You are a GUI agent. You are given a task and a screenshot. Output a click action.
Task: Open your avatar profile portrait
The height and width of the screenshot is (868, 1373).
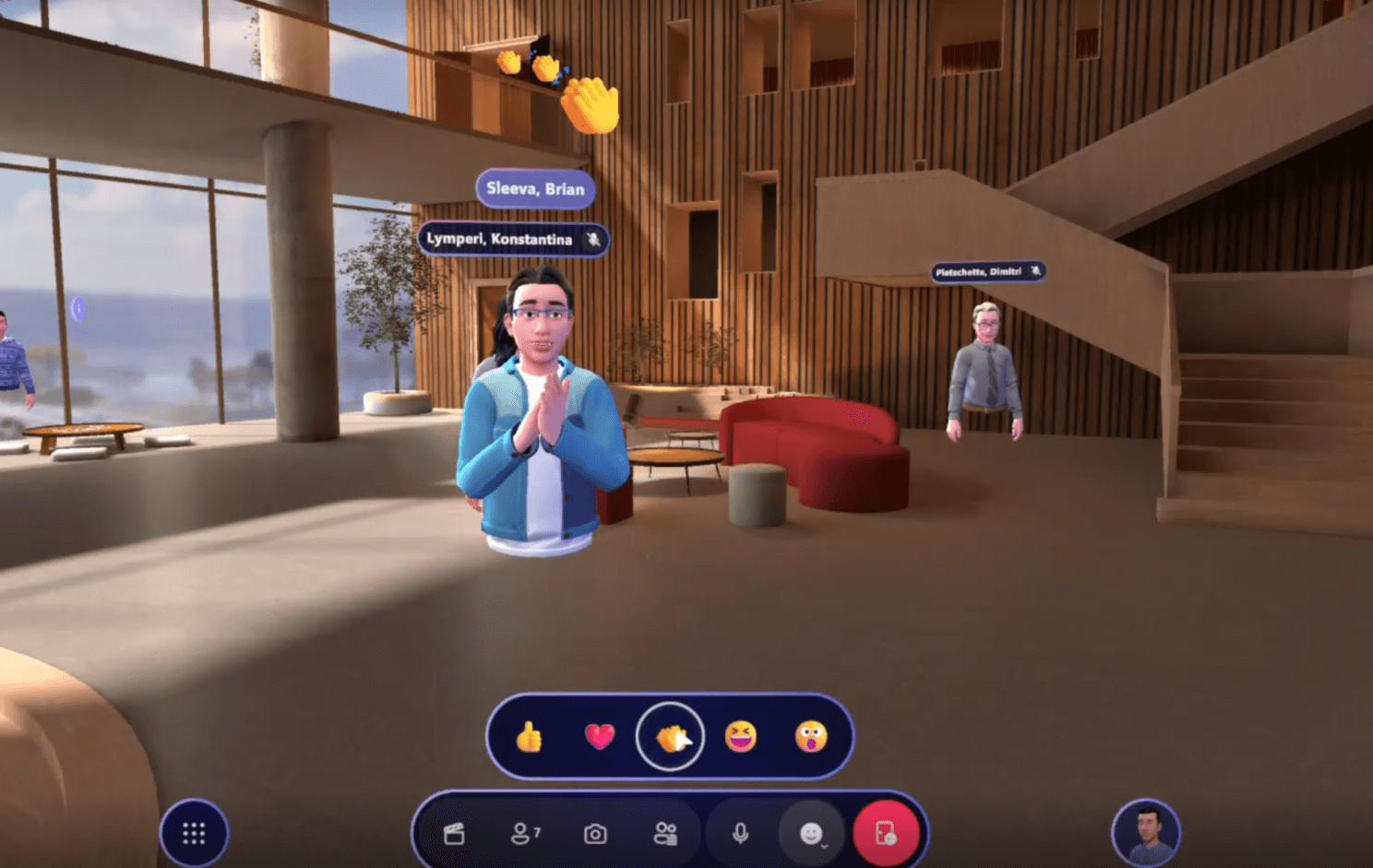[1145, 832]
